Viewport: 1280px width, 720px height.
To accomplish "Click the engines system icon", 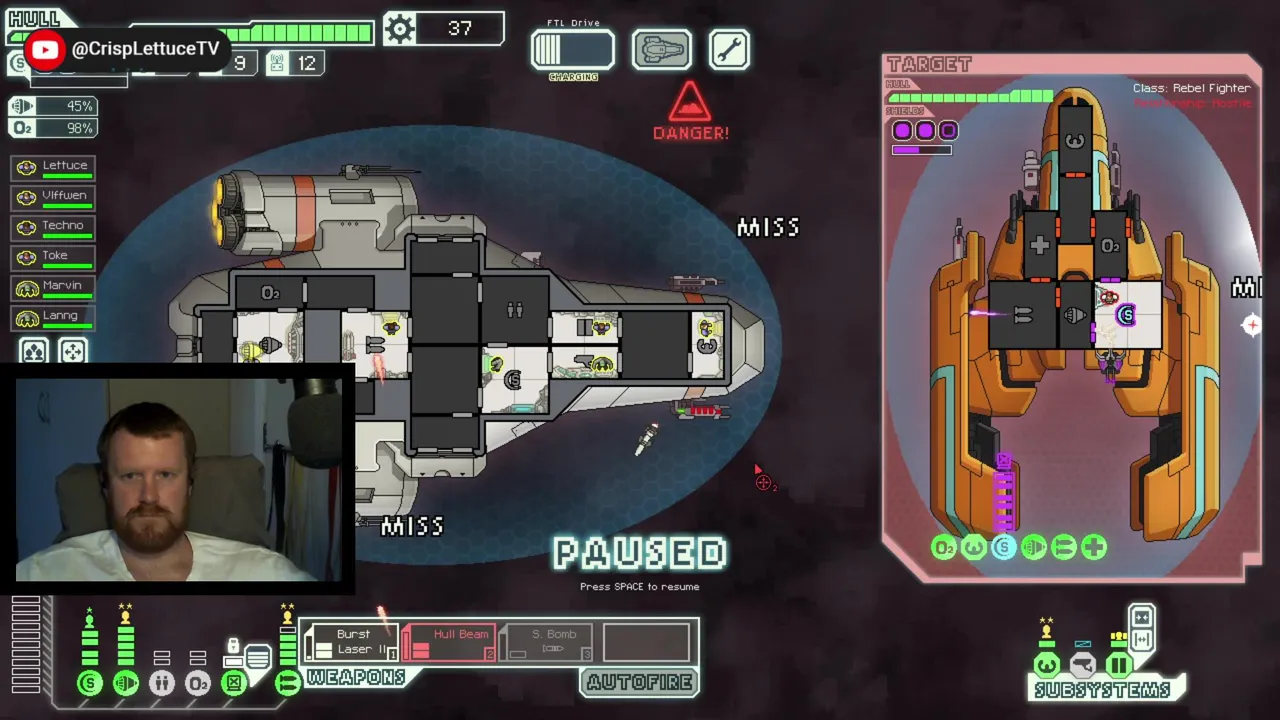I will pyautogui.click(x=126, y=683).
